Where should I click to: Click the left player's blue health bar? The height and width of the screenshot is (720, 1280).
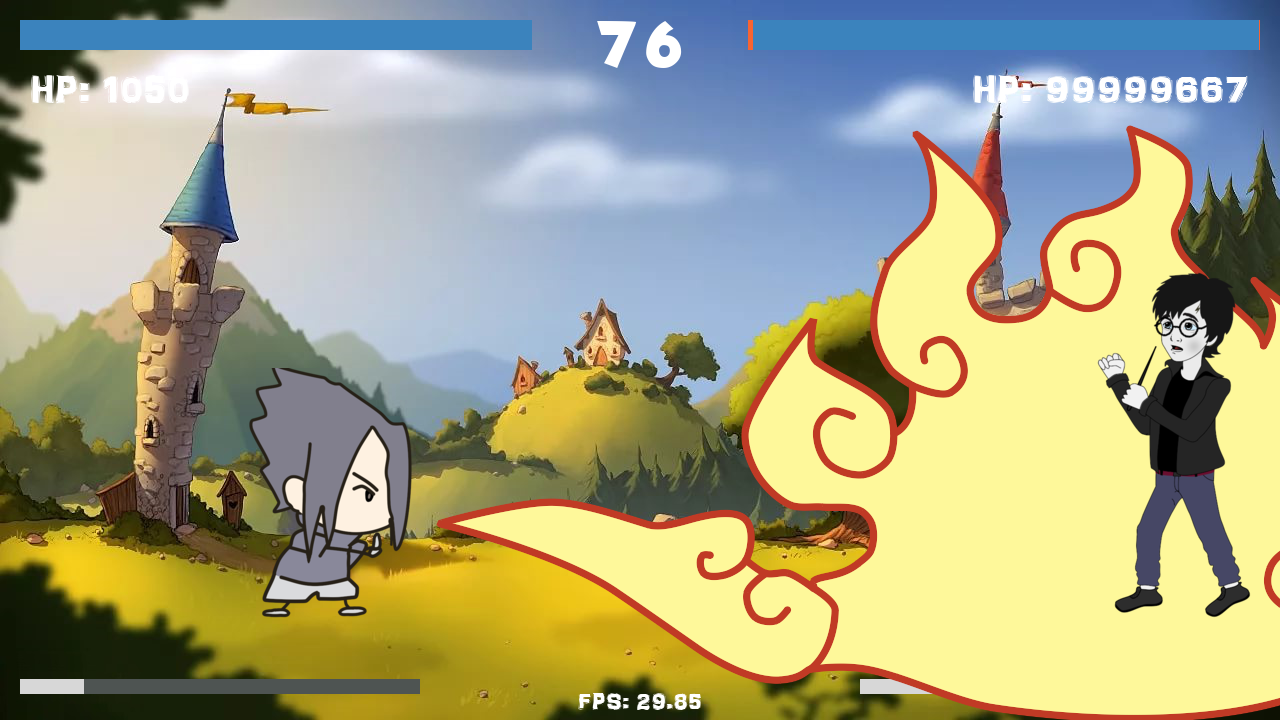click(x=275, y=37)
